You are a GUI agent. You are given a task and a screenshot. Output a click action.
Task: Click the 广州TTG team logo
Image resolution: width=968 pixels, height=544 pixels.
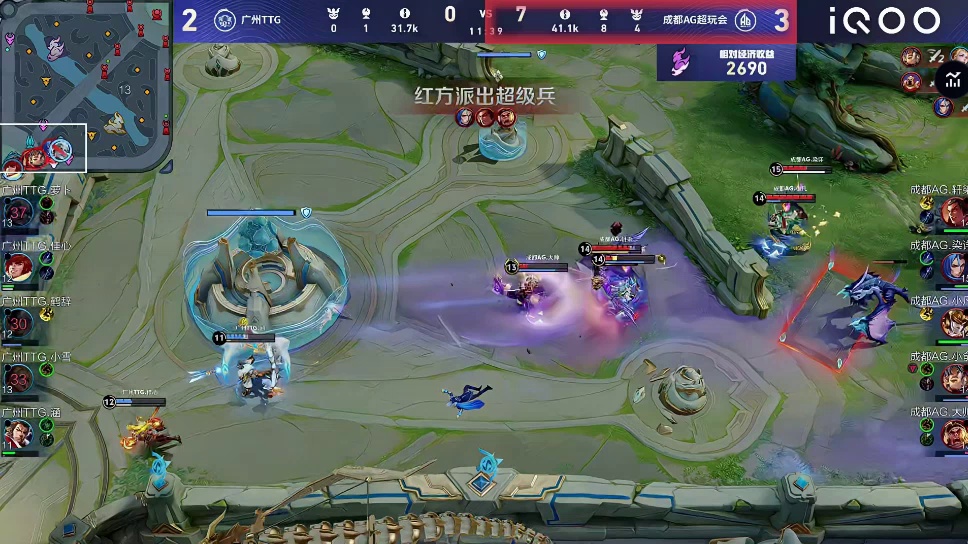click(225, 20)
